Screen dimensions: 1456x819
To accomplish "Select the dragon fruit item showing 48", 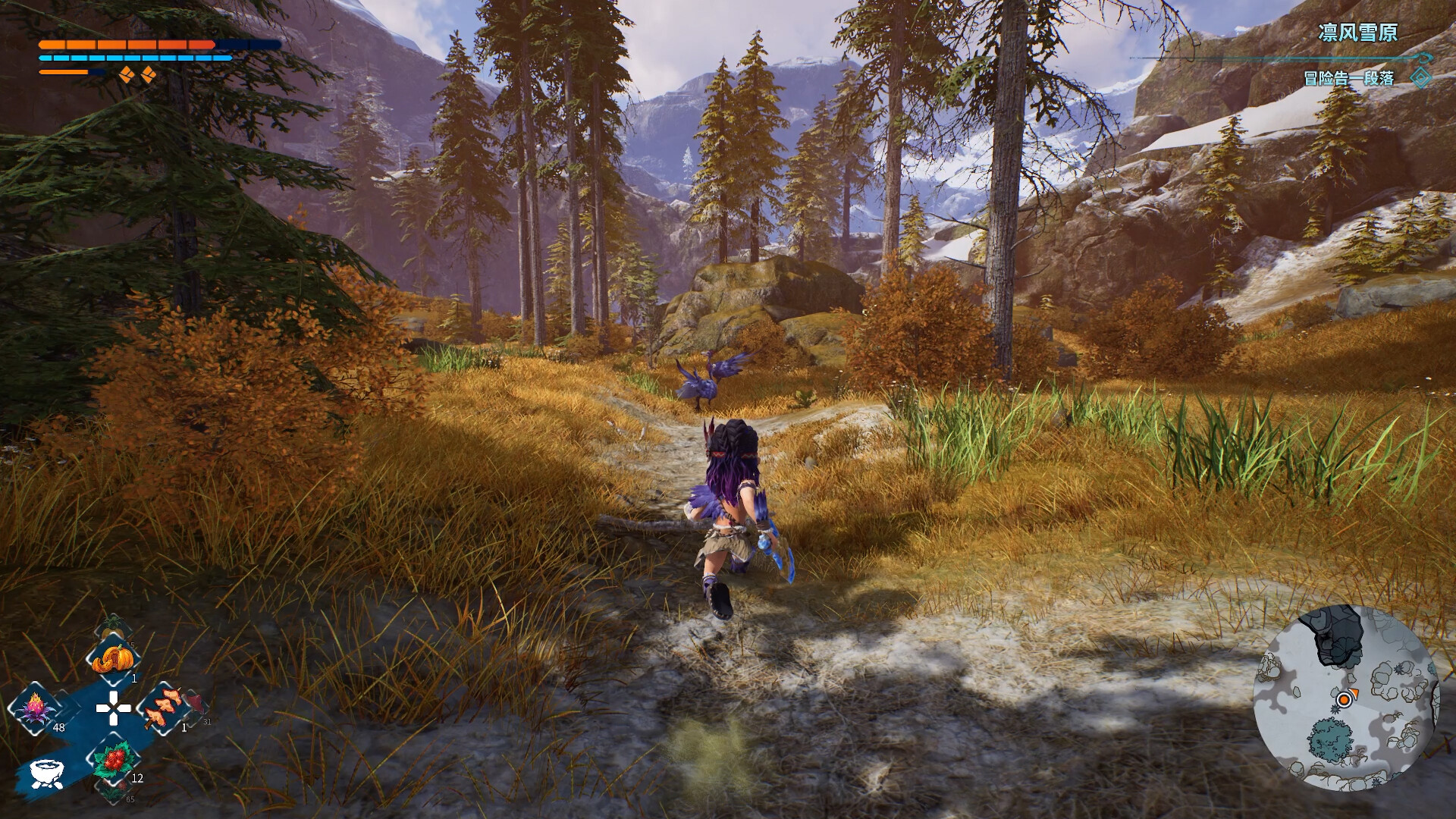I will point(36,708).
